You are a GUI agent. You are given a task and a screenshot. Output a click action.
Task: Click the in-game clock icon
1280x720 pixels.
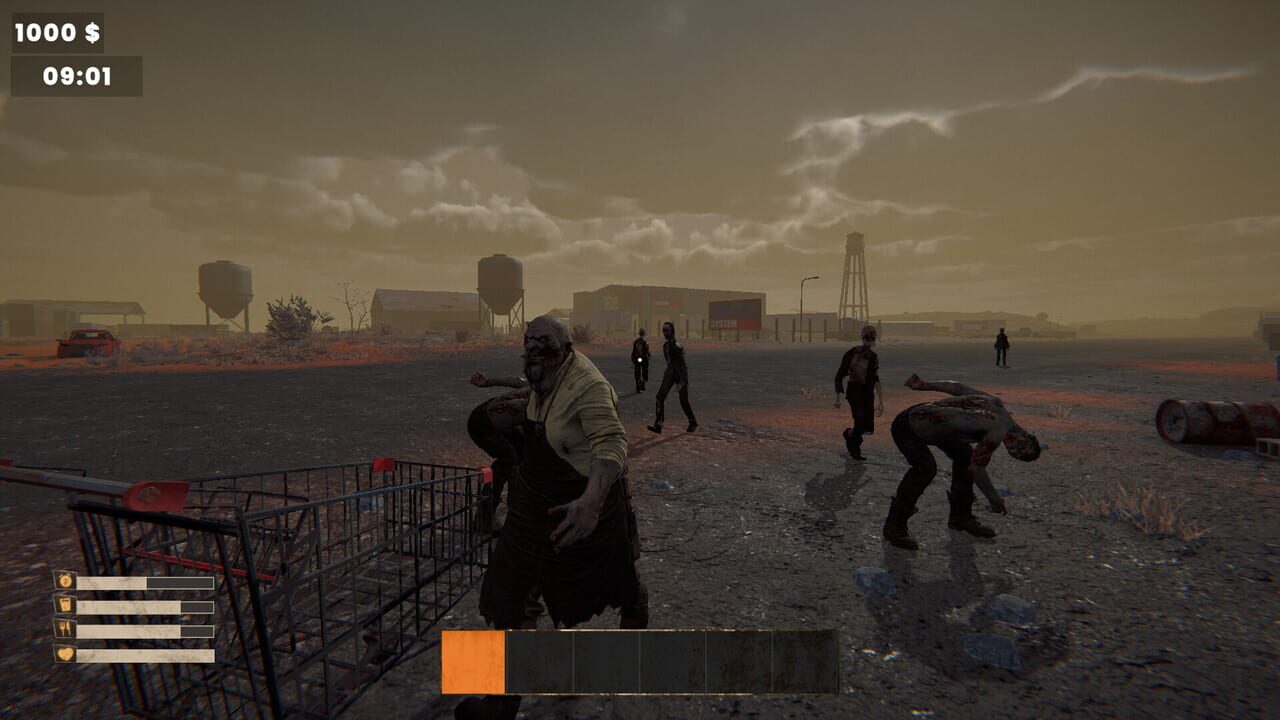pos(77,76)
